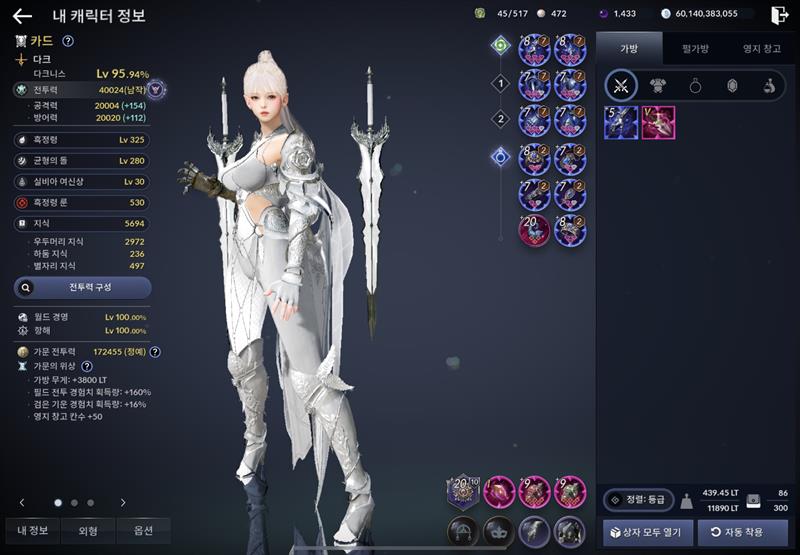Open the 영지 창고 tab
Viewport: 800px width, 555px height.
[x=761, y=47]
